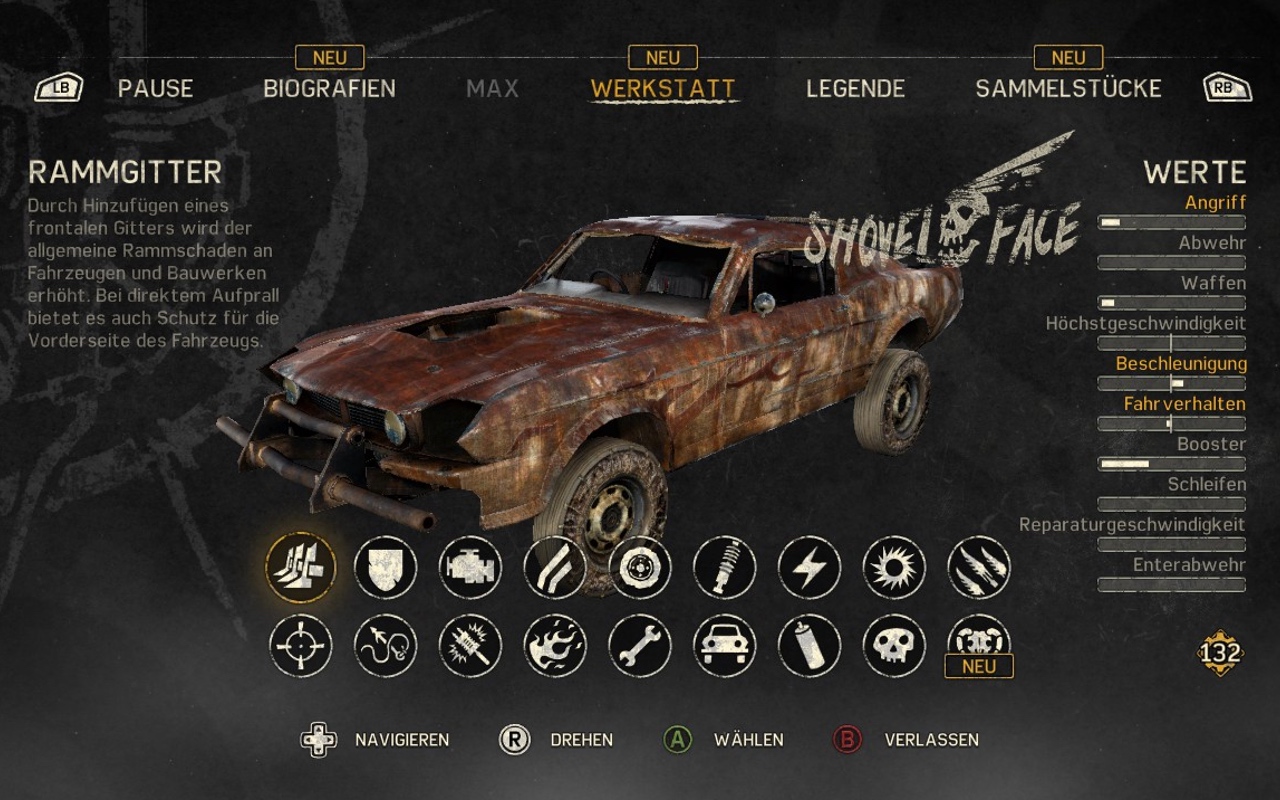Choose the wrench repair upgrade icon
The width and height of the screenshot is (1280, 800).
click(640, 645)
